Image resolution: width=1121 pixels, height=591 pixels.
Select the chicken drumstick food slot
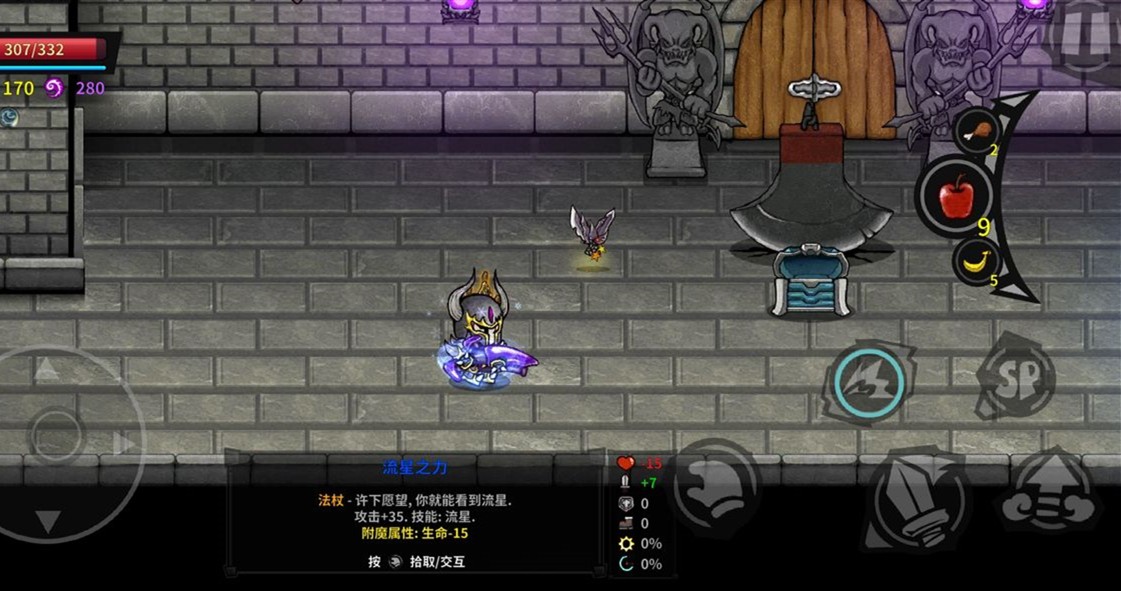(x=977, y=131)
